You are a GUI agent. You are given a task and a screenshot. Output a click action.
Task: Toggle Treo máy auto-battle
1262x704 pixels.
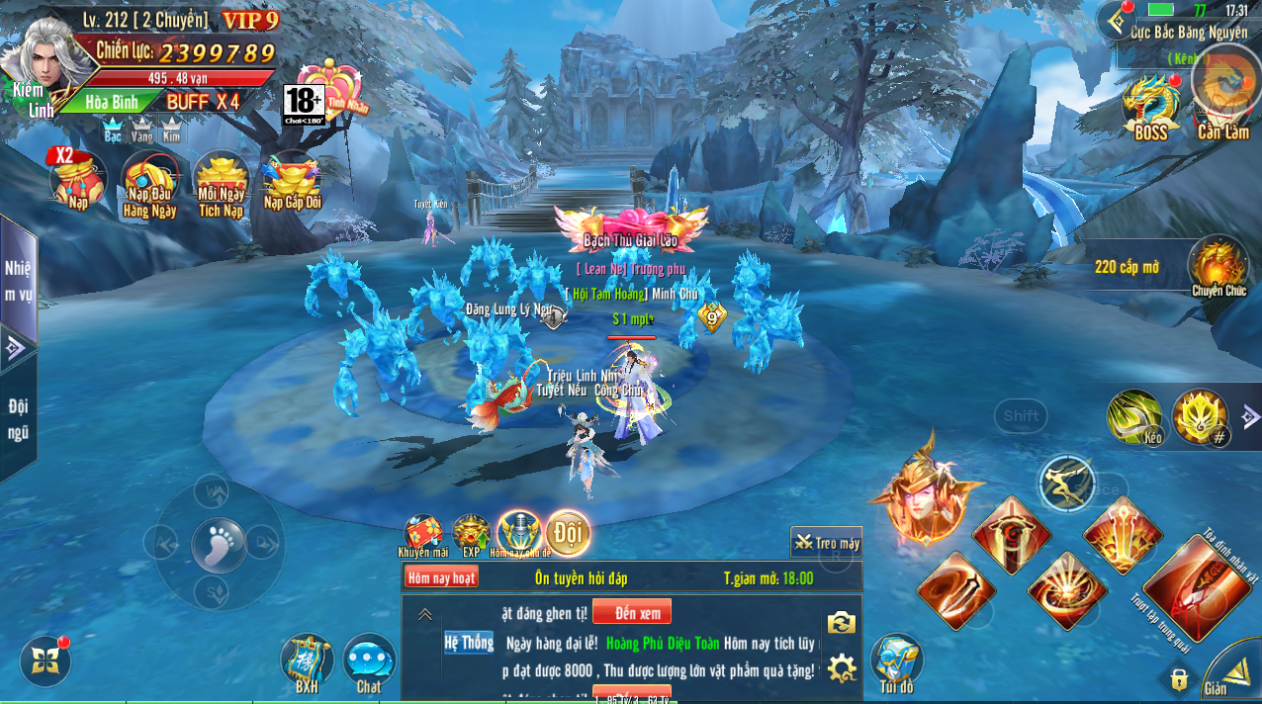point(827,543)
